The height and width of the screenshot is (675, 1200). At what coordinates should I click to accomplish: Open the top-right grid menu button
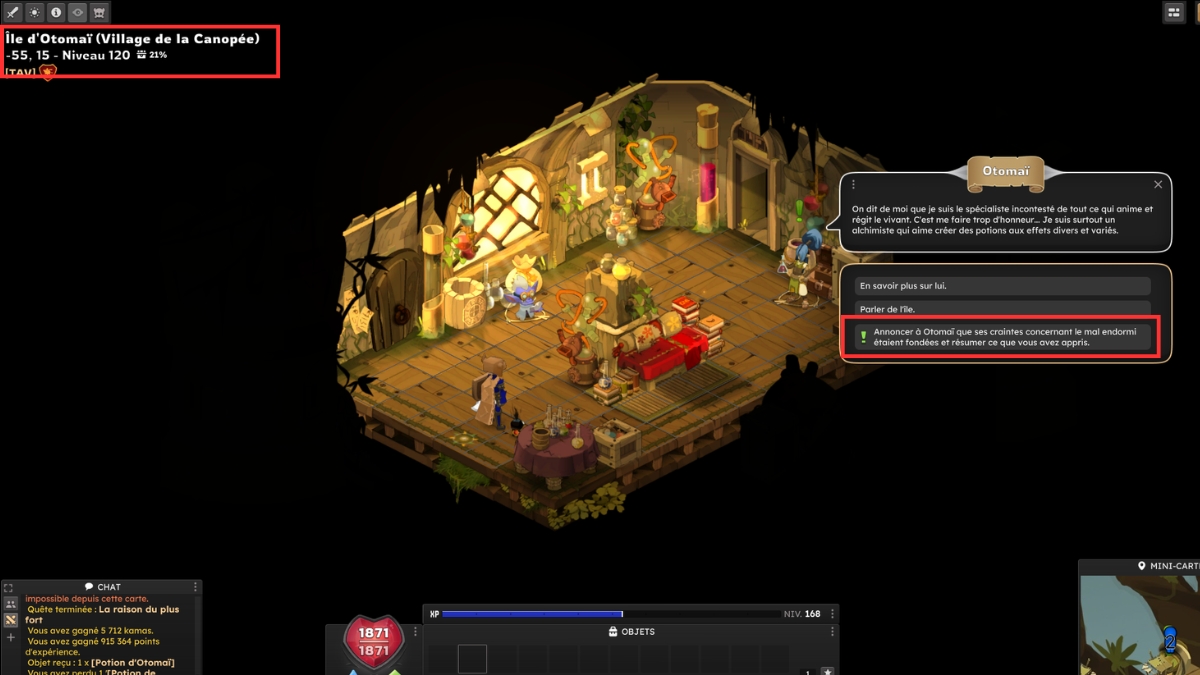[1174, 12]
